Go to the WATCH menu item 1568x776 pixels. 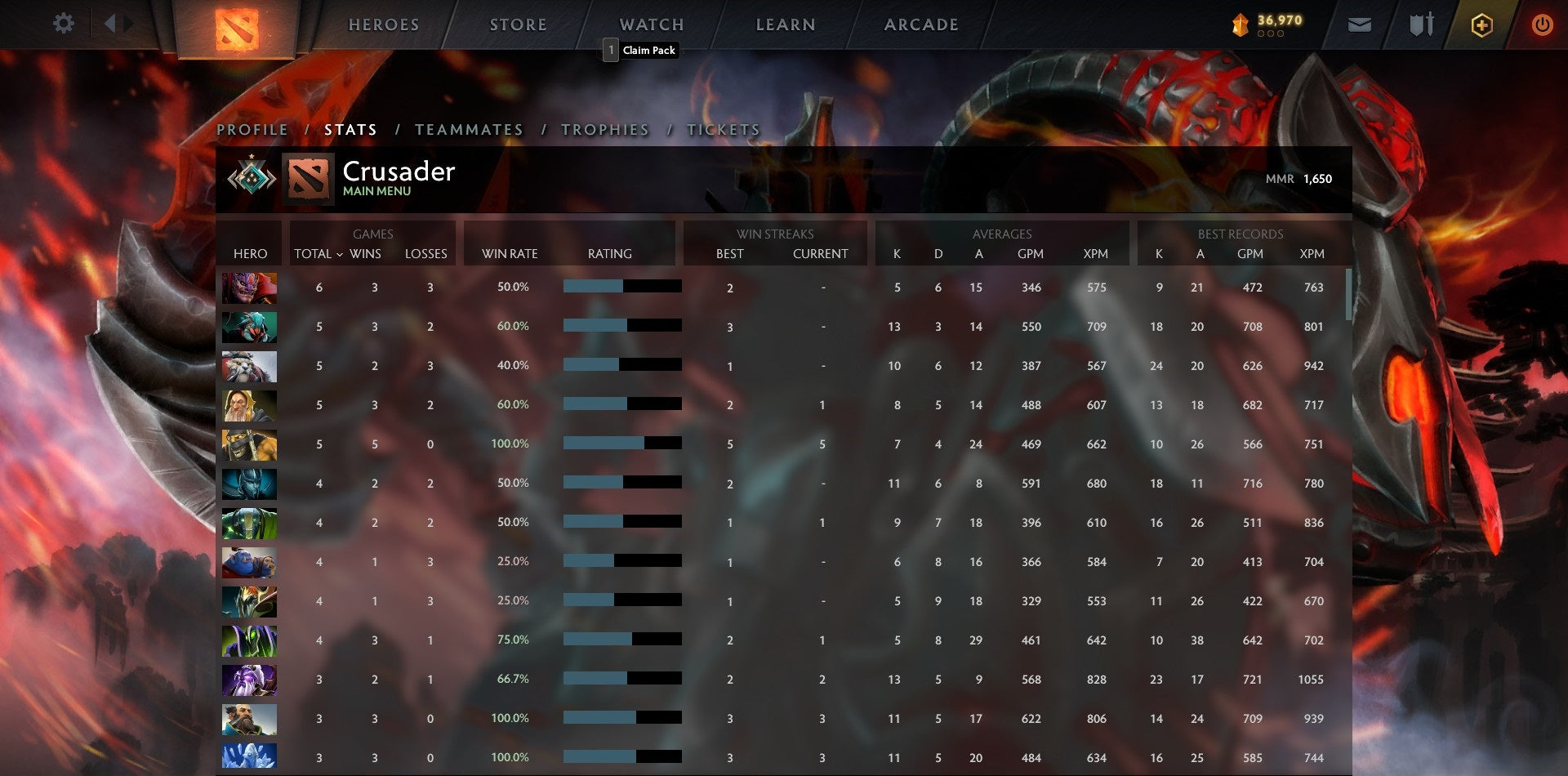point(652,24)
